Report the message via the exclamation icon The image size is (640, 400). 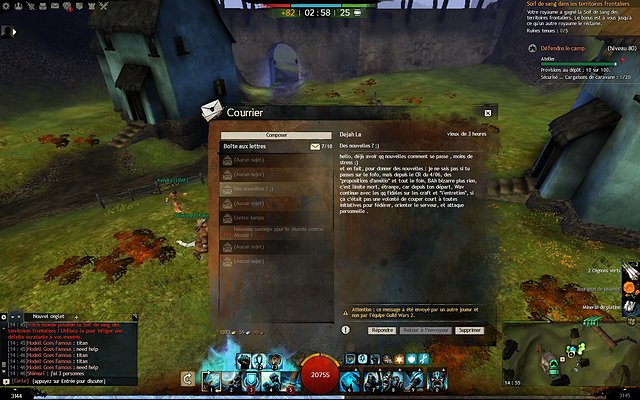click(345, 301)
